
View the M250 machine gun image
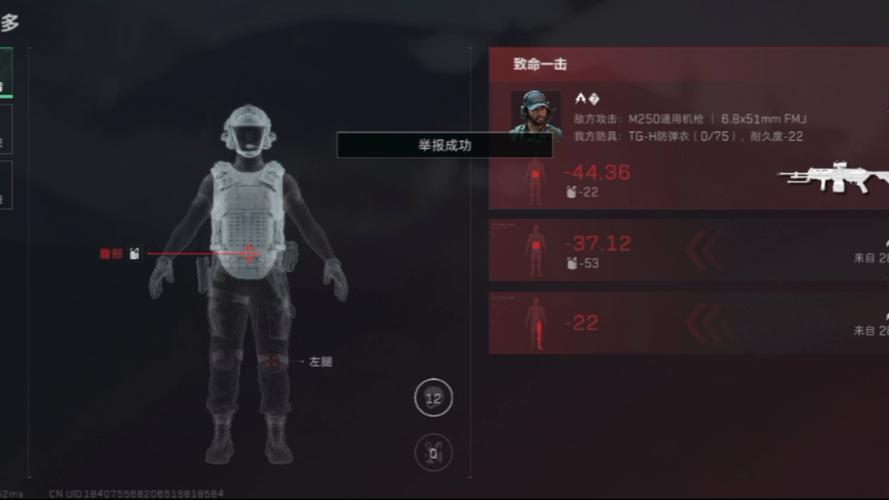835,178
